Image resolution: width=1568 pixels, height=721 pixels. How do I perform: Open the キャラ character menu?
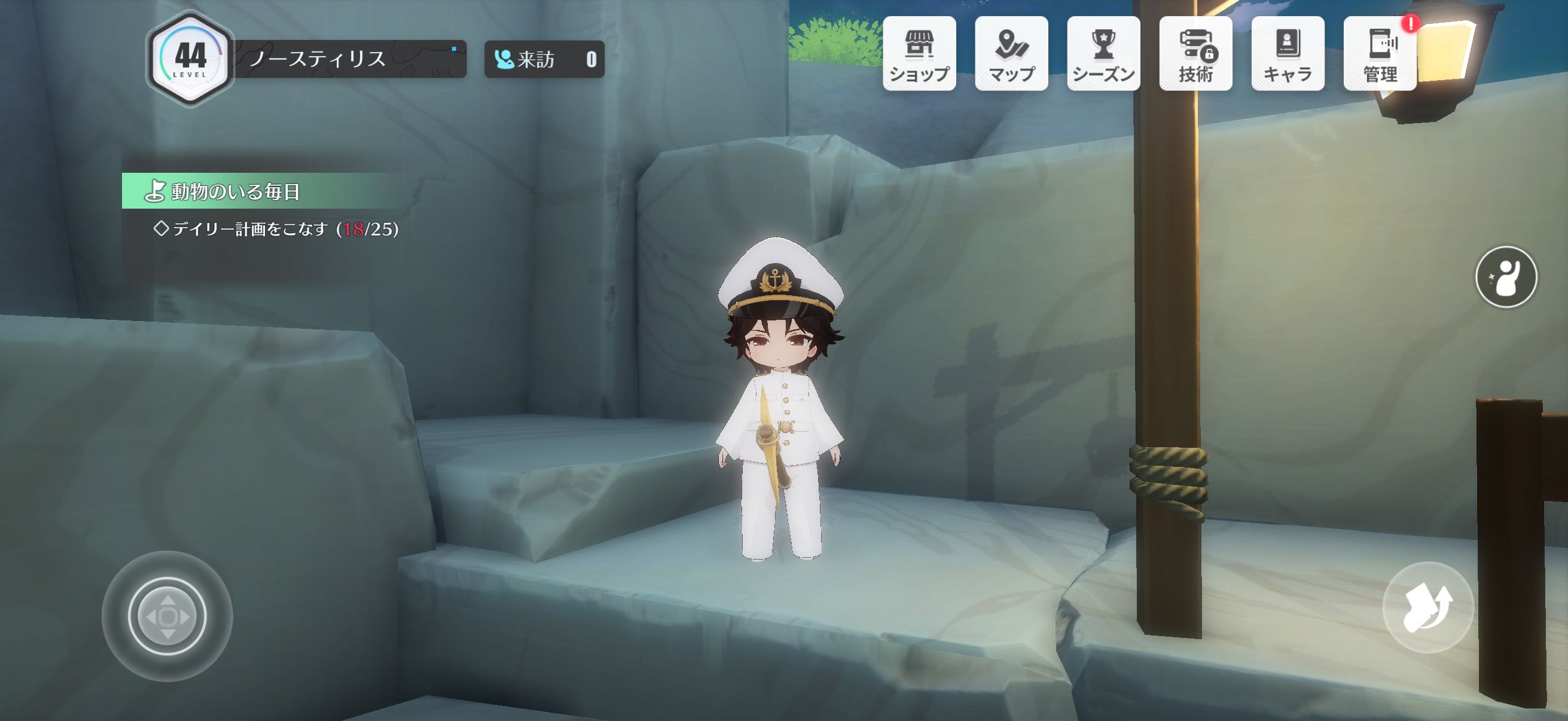(1288, 54)
